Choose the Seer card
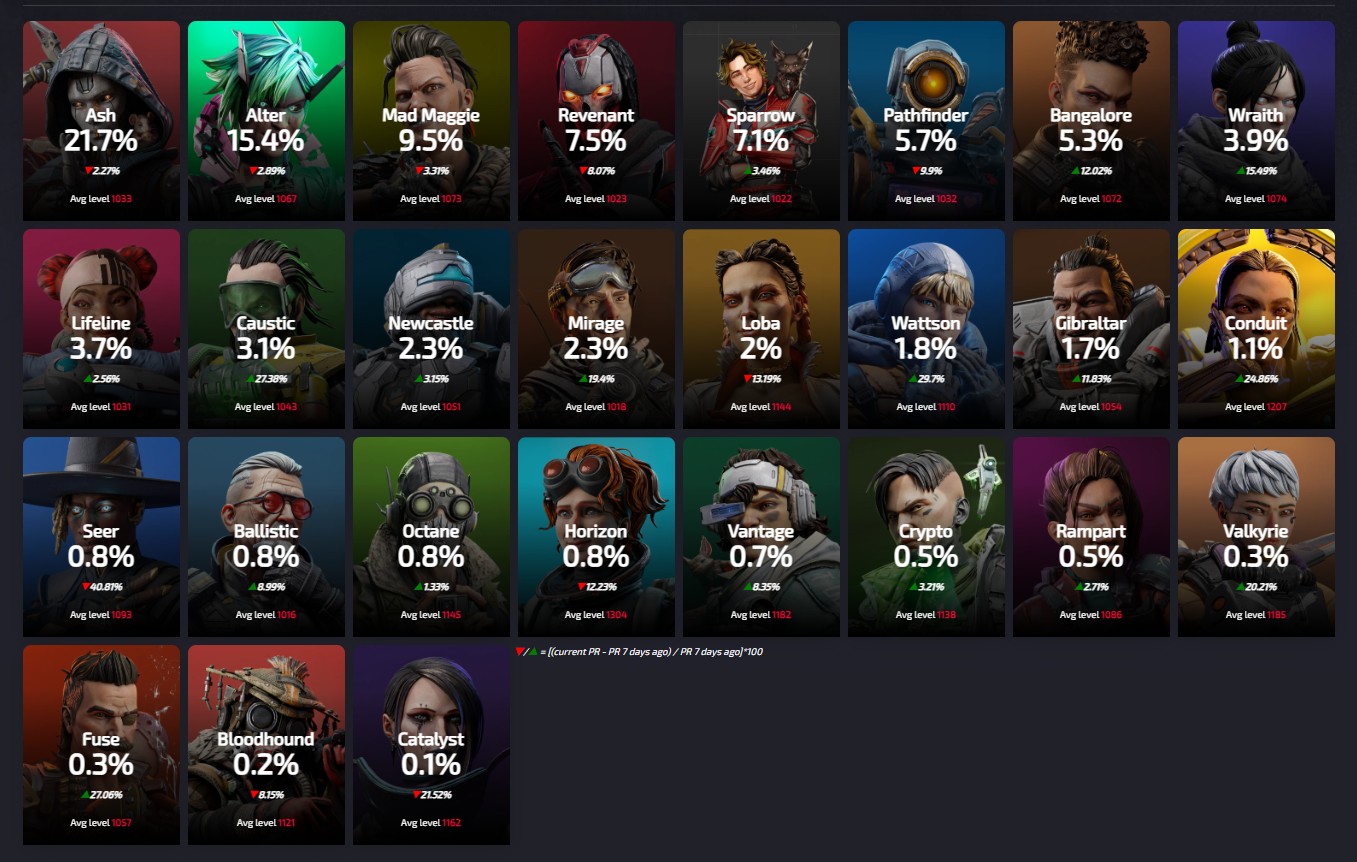Image resolution: width=1357 pixels, height=862 pixels. (x=101, y=537)
